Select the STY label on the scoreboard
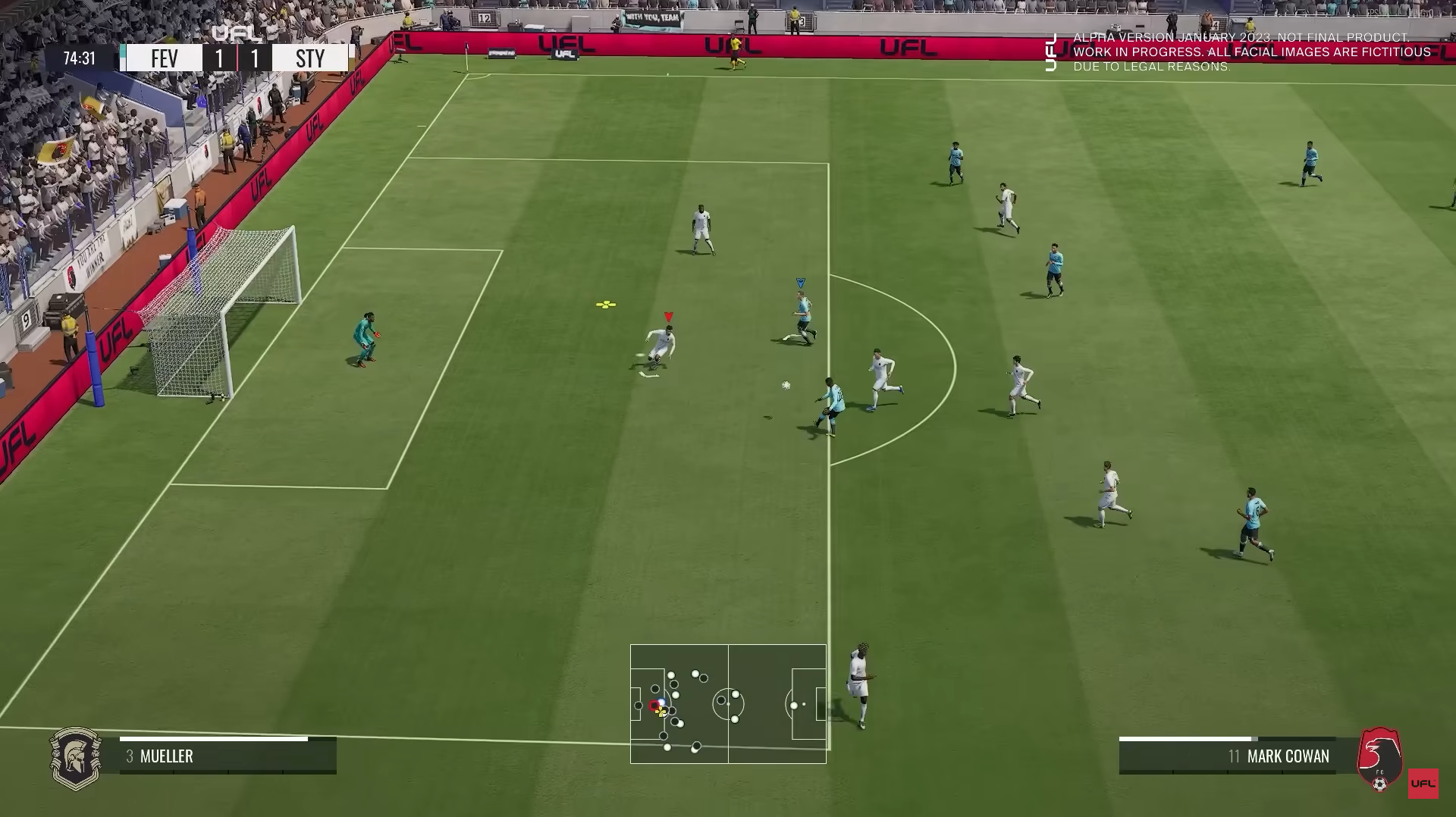 (x=310, y=58)
